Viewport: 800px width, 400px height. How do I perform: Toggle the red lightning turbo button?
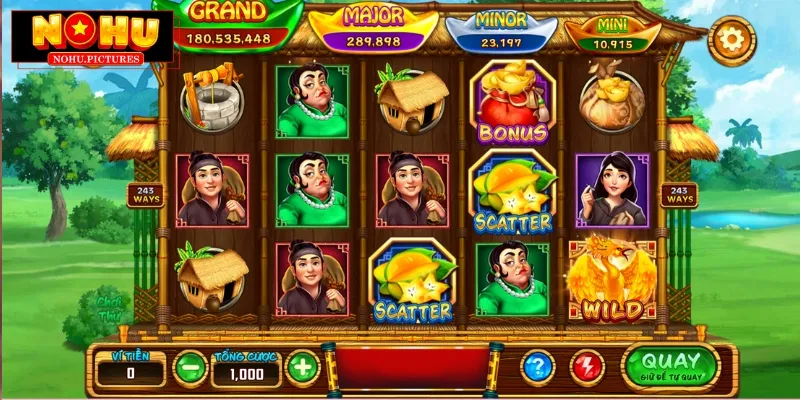[x=587, y=367]
